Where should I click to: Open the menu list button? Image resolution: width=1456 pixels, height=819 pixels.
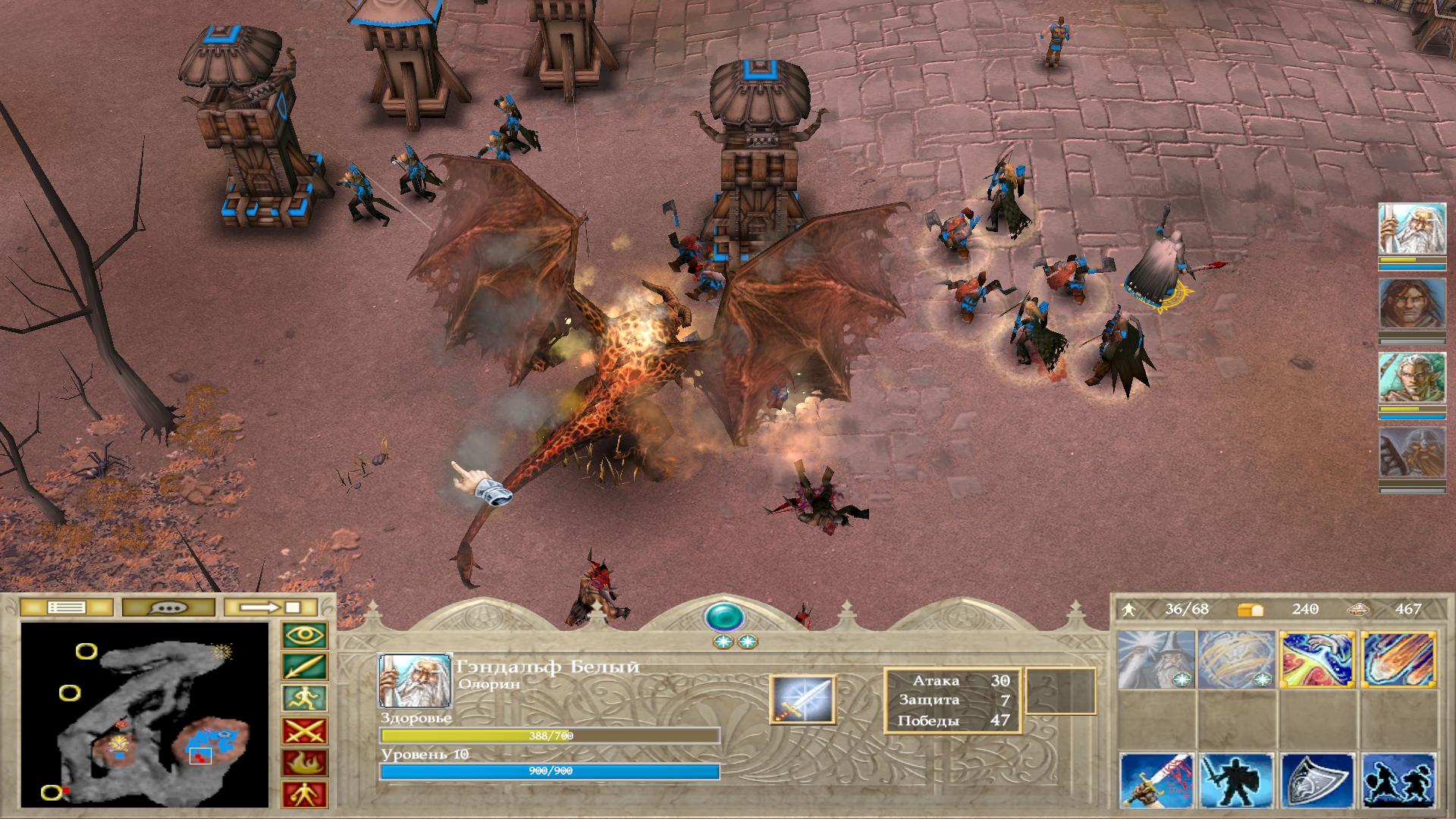pos(66,607)
